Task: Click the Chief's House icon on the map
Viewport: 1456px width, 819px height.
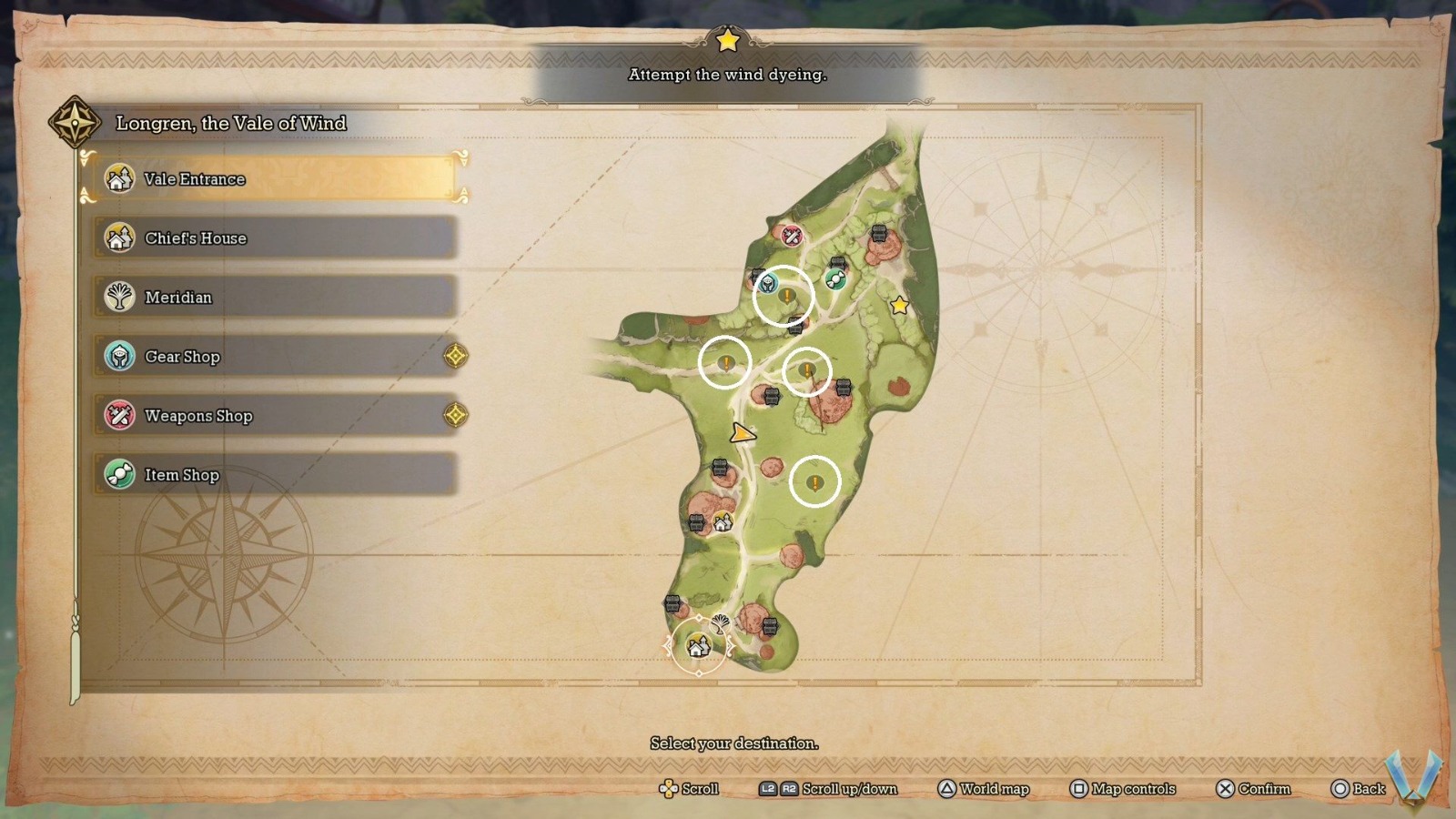Action: pos(723,522)
